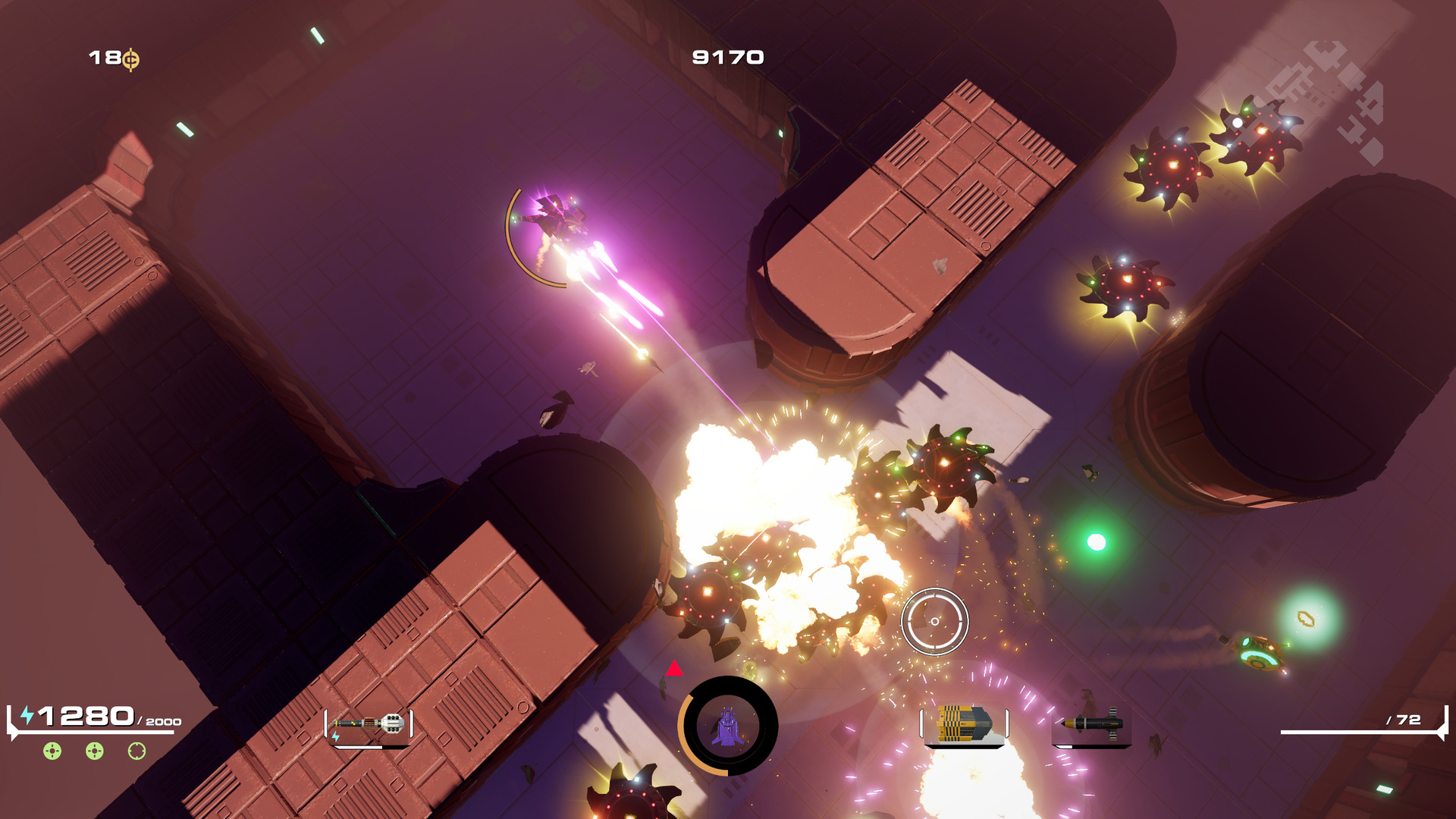
Task: Click the ammo progress bar bottom right
Action: [1357, 733]
